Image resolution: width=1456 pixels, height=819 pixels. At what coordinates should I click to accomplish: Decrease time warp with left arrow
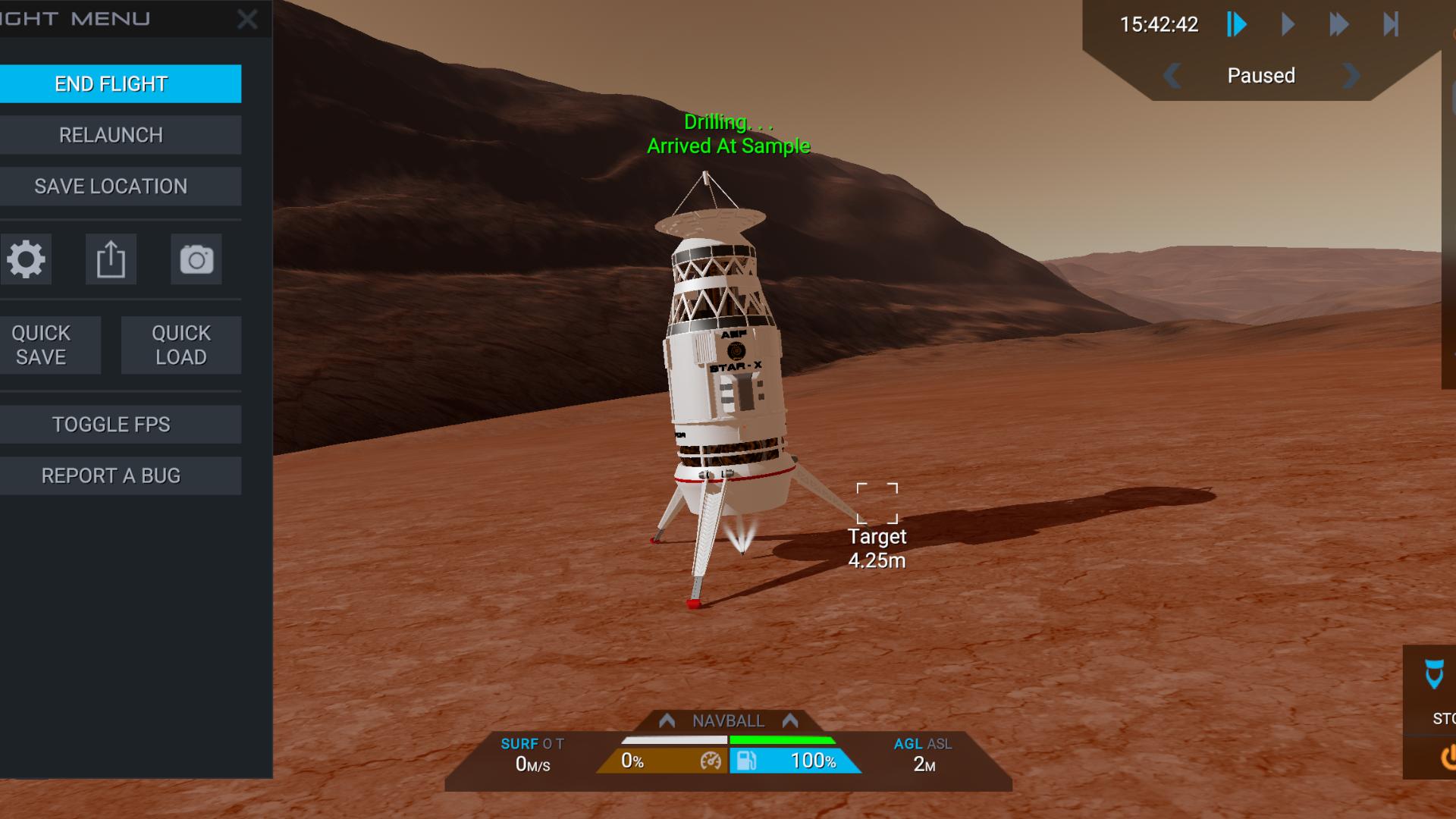[1172, 76]
